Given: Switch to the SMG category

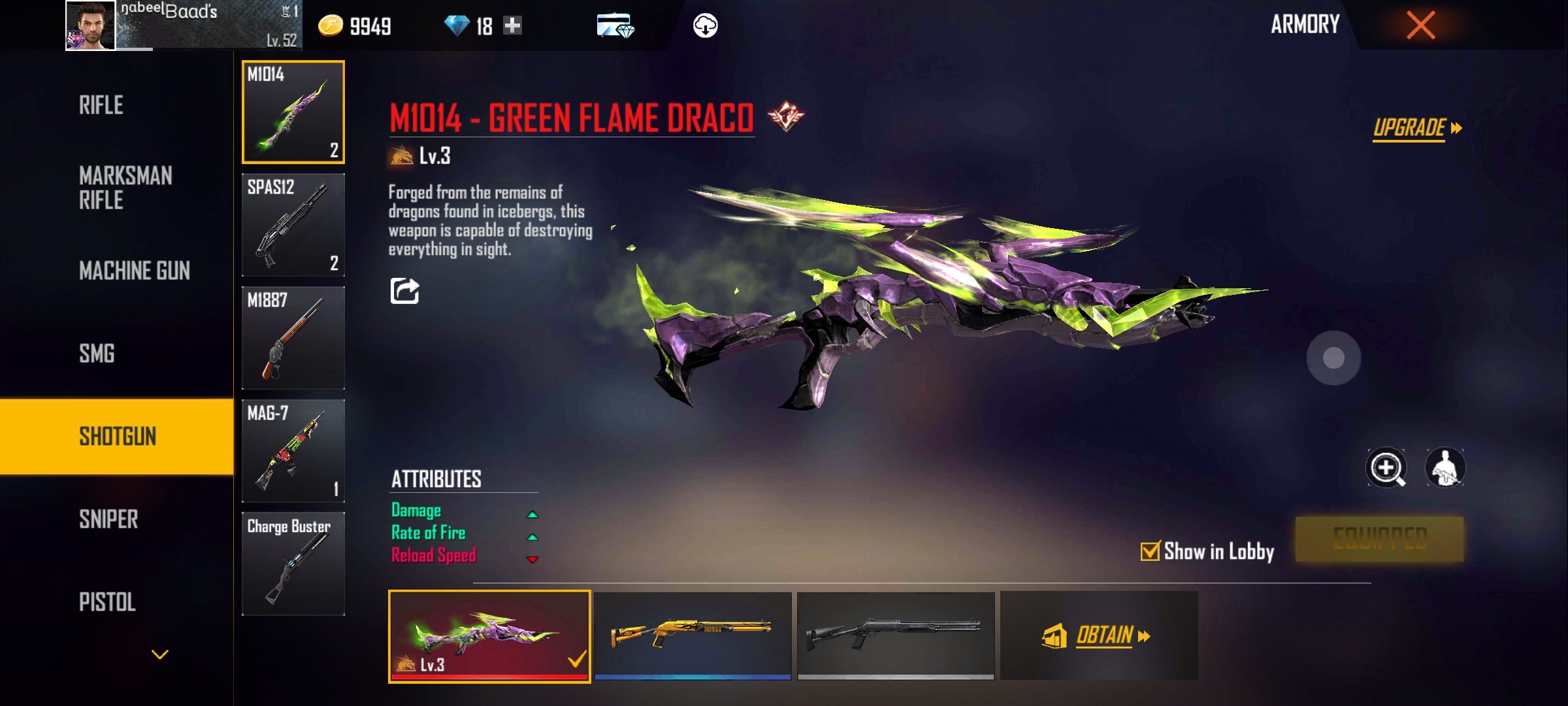Looking at the screenshot, I should pos(97,354).
